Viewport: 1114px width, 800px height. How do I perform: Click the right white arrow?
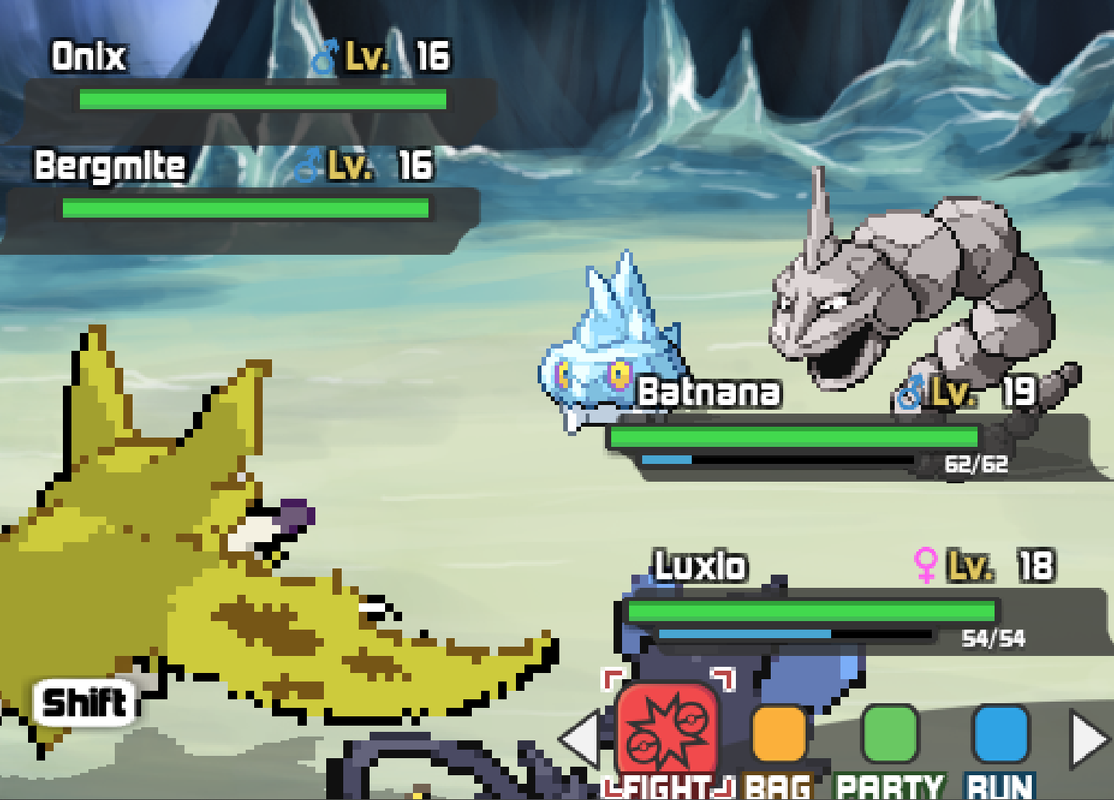pyautogui.click(x=1090, y=741)
